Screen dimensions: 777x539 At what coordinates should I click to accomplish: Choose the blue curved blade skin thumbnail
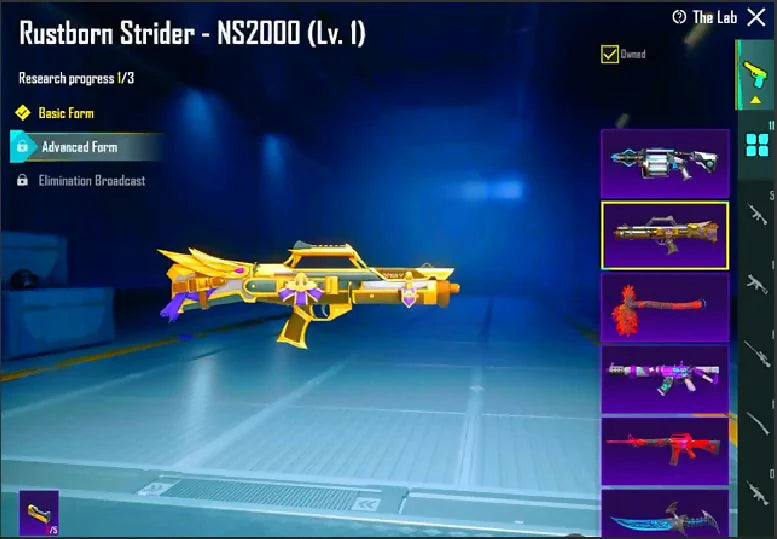point(664,514)
